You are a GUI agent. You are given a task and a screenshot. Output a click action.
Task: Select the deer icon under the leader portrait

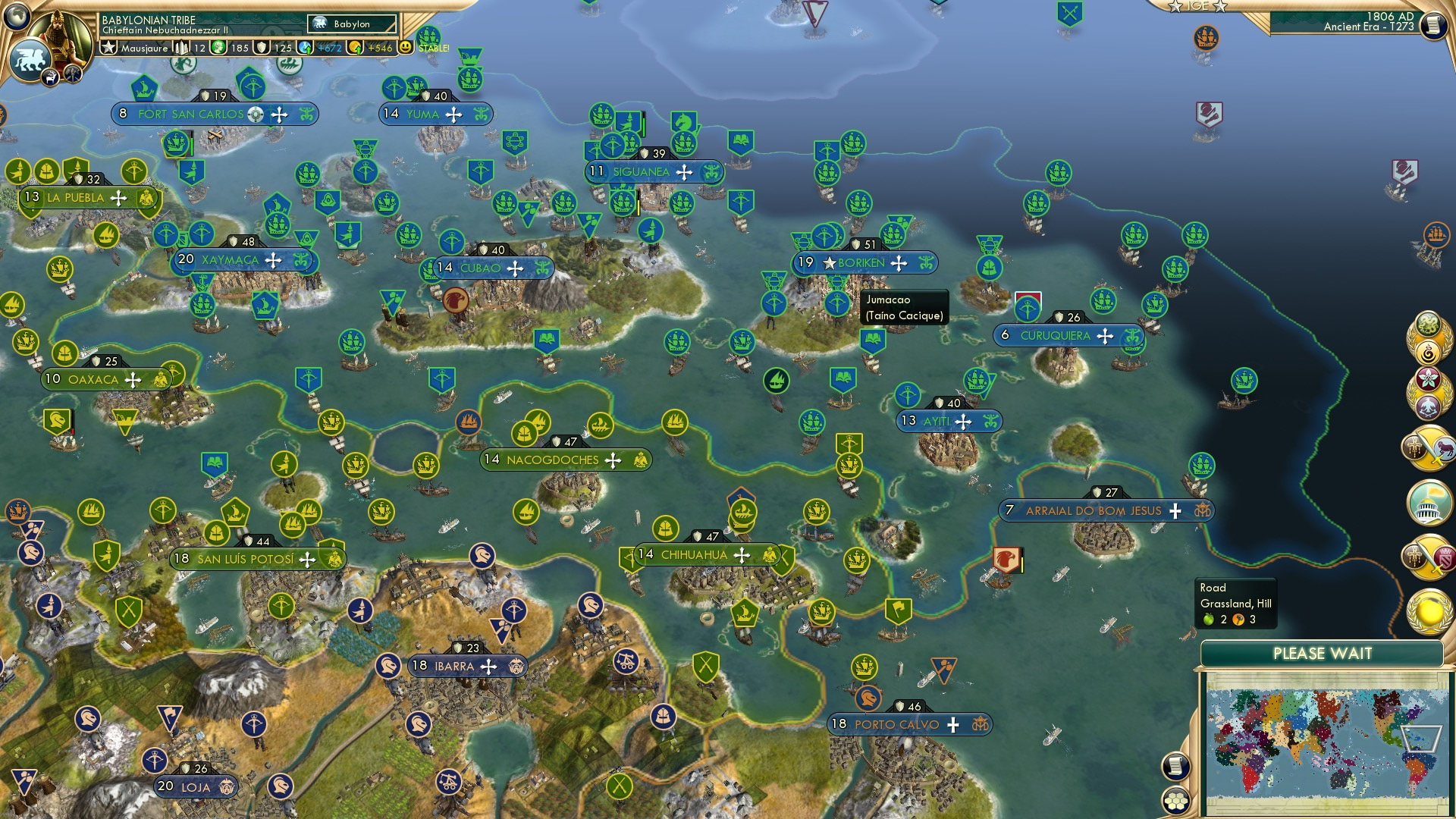click(50, 78)
